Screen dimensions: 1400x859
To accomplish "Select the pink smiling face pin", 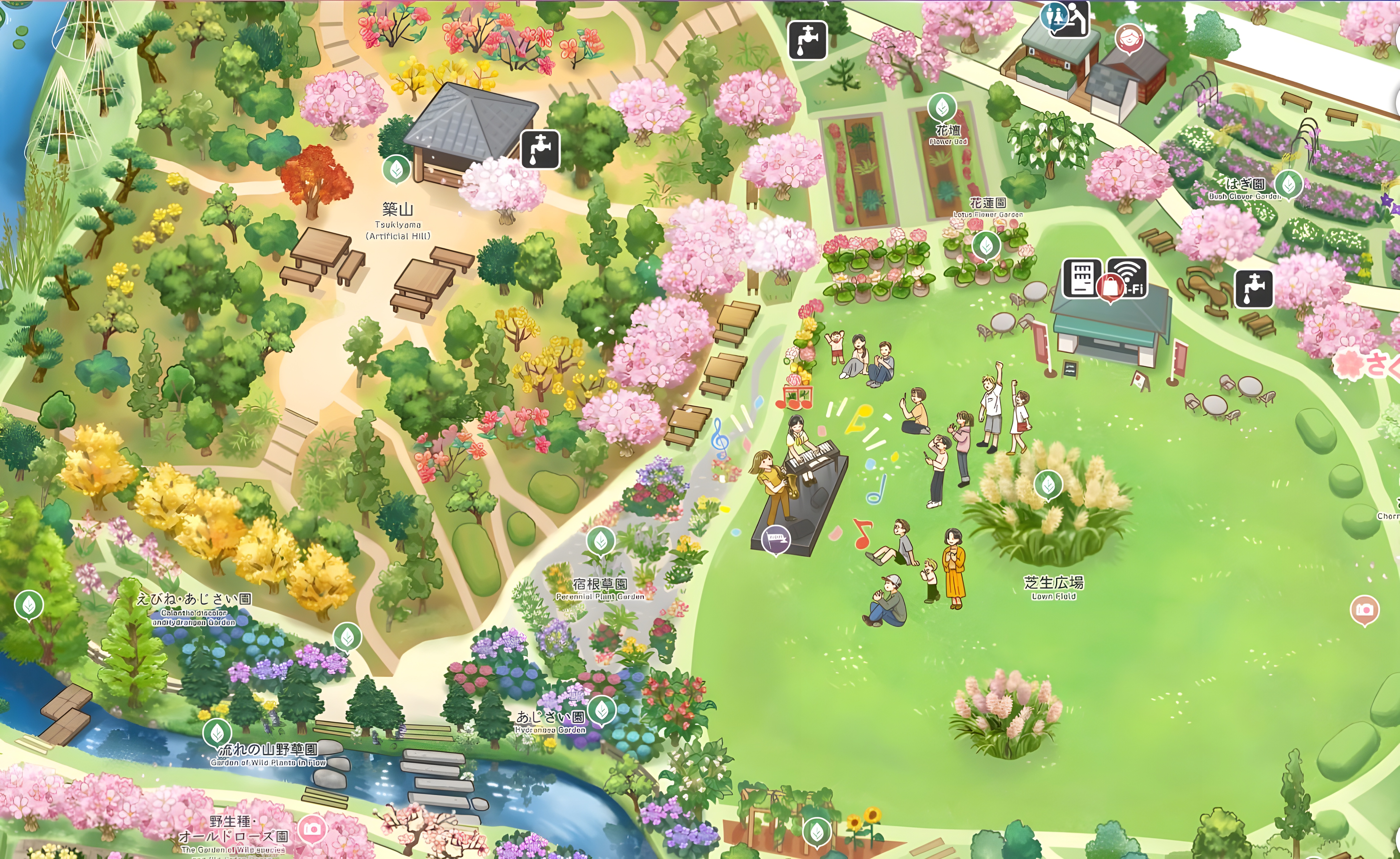I will (x=1128, y=38).
